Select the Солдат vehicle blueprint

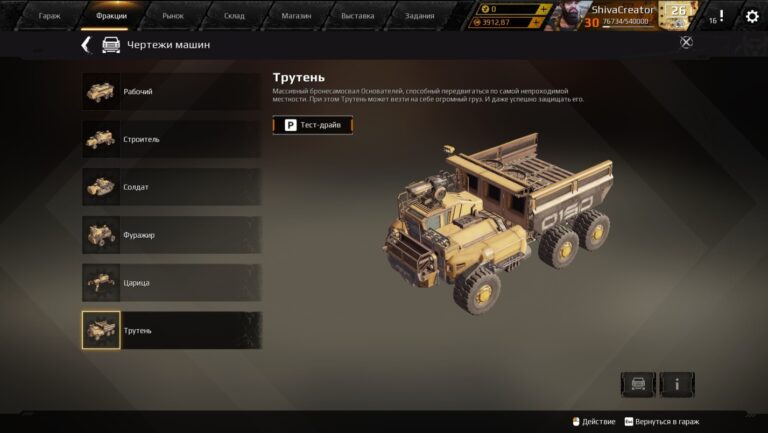click(x=171, y=187)
